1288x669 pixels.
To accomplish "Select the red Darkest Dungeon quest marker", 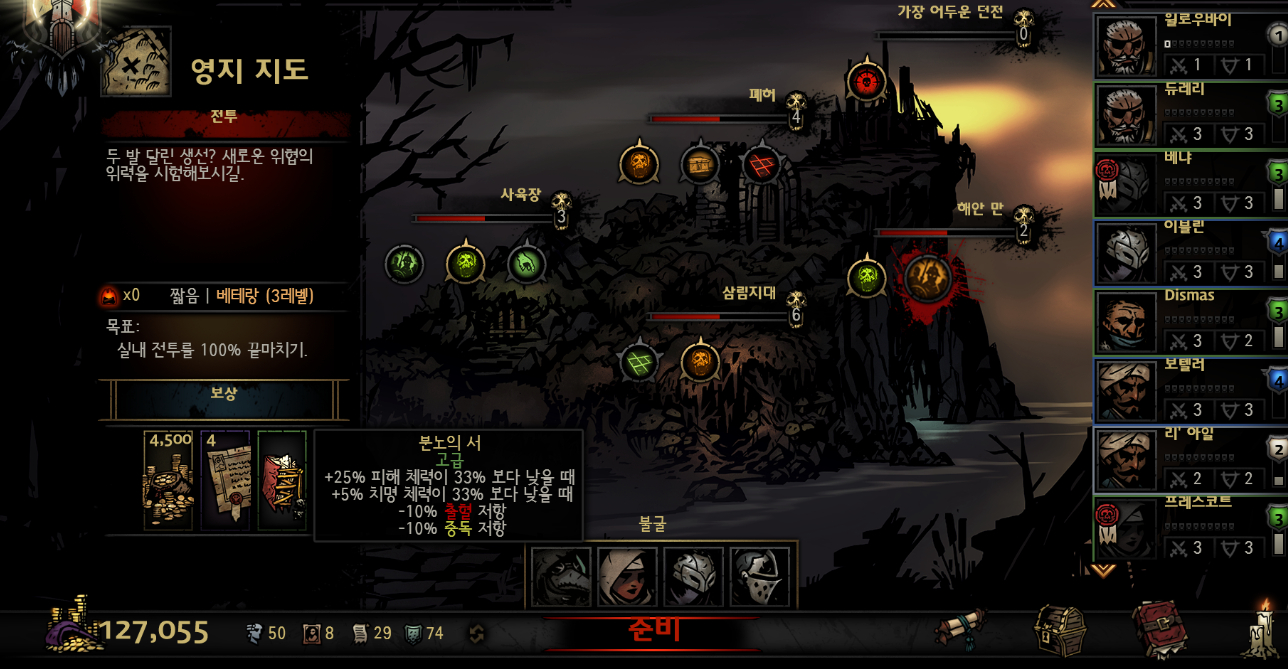I will click(866, 82).
